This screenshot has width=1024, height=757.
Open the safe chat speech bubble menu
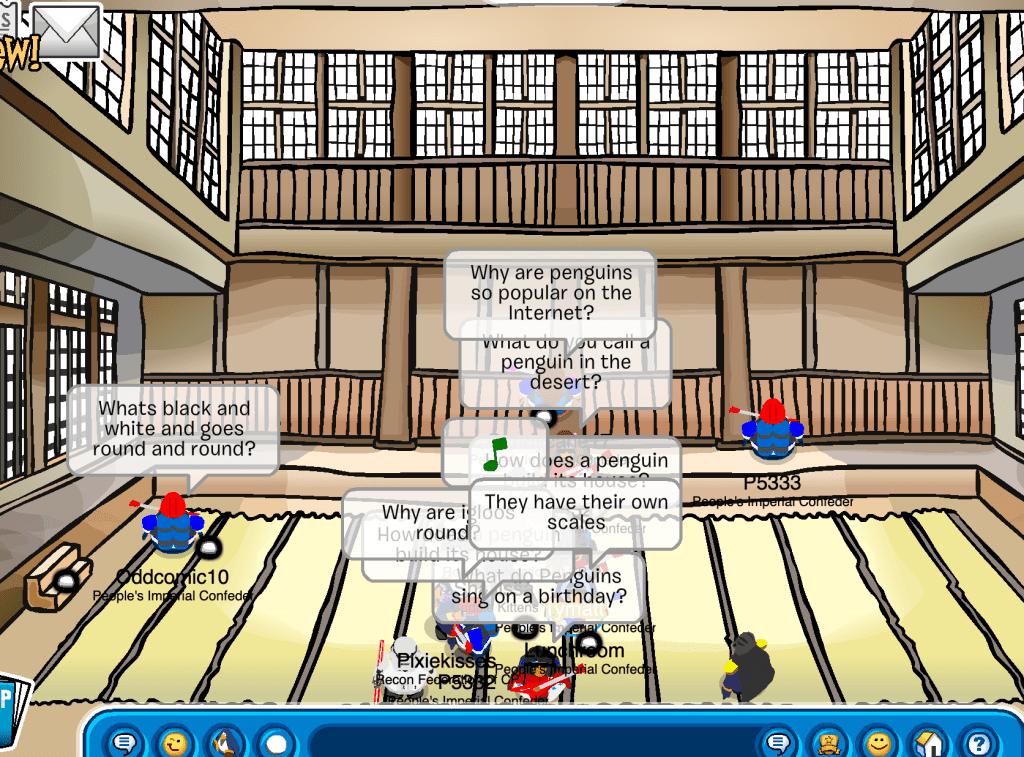(x=124, y=743)
